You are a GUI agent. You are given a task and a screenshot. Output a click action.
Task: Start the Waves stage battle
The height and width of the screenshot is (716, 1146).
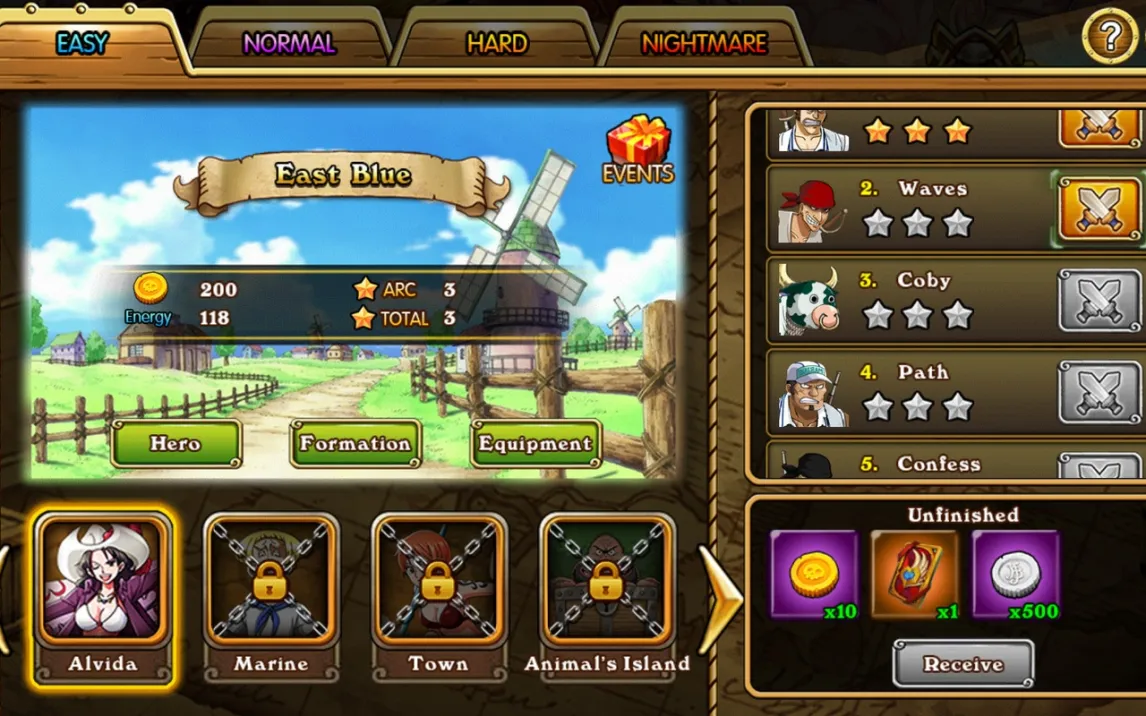pos(1099,209)
